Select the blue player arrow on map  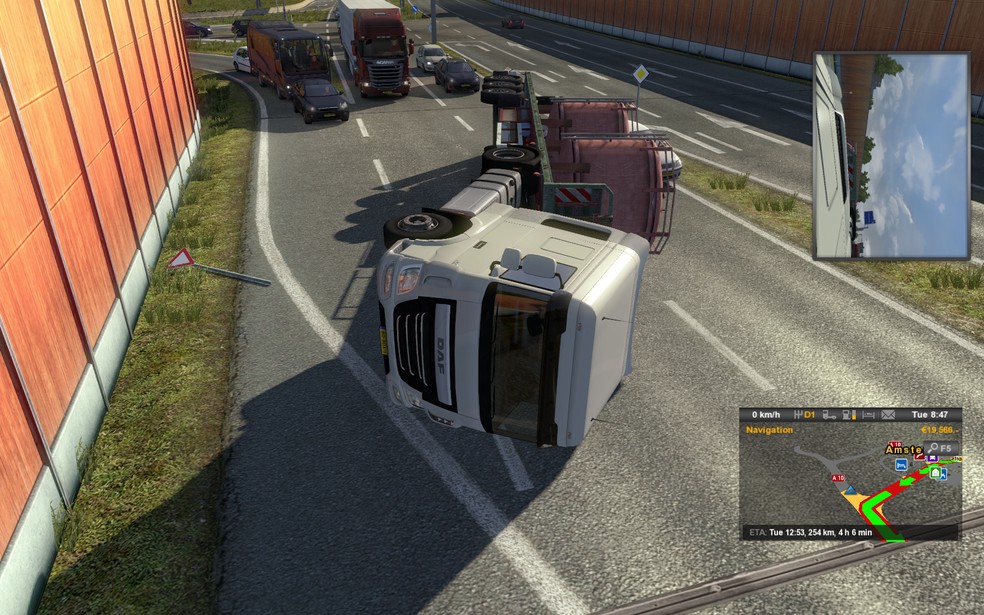(x=852, y=492)
